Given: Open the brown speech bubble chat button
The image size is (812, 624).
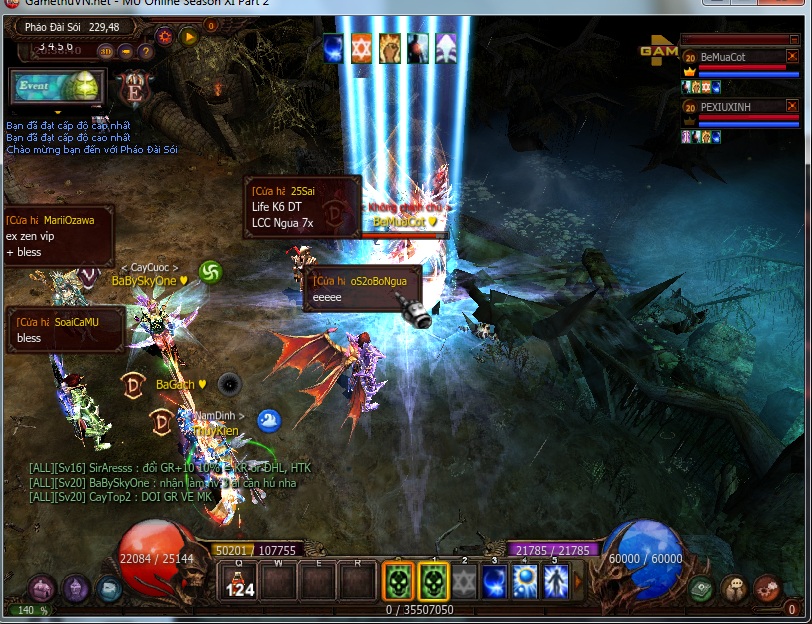Looking at the screenshot, I should 734,589.
